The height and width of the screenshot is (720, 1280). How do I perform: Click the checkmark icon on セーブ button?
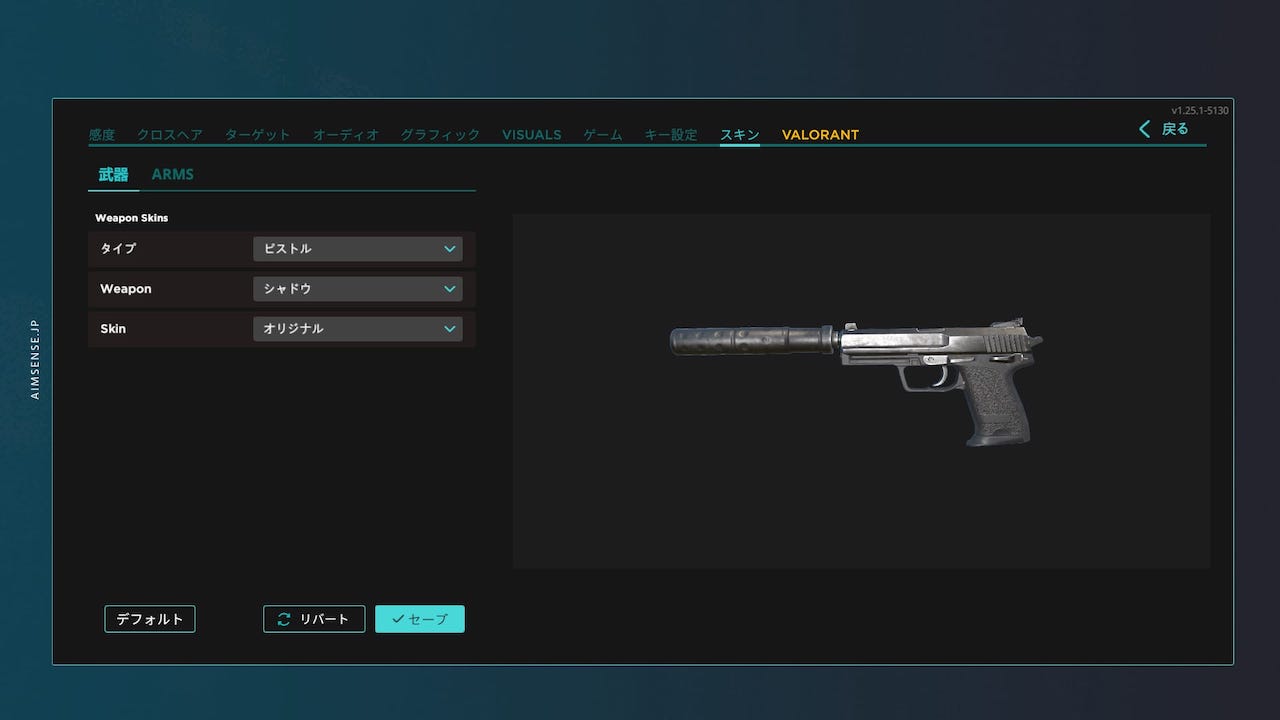point(400,618)
